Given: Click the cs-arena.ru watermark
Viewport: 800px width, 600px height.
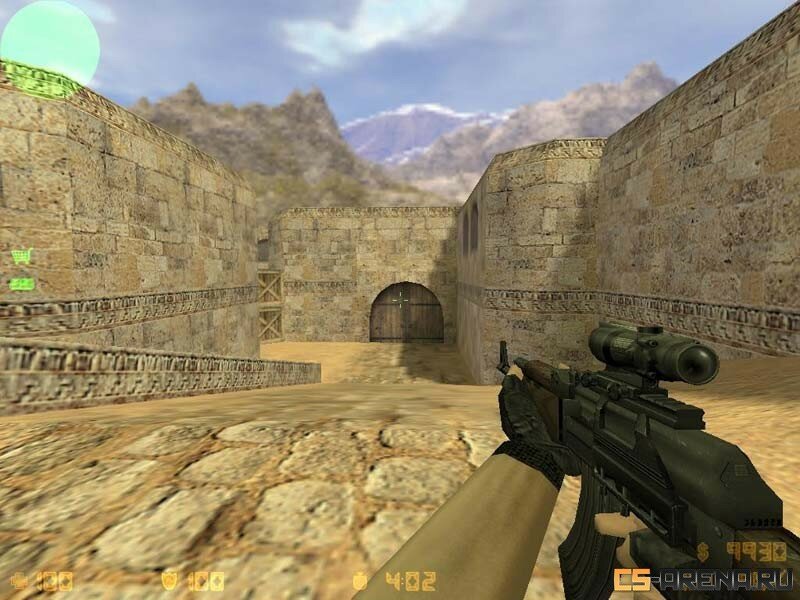Looking at the screenshot, I should coord(704,579).
